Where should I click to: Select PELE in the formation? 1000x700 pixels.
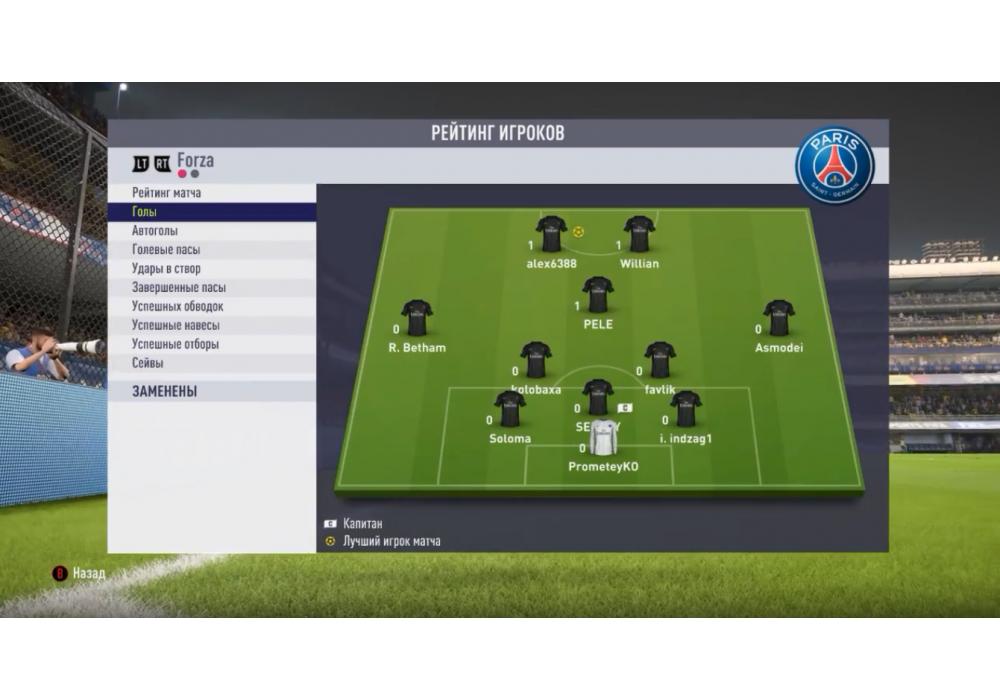[x=598, y=296]
